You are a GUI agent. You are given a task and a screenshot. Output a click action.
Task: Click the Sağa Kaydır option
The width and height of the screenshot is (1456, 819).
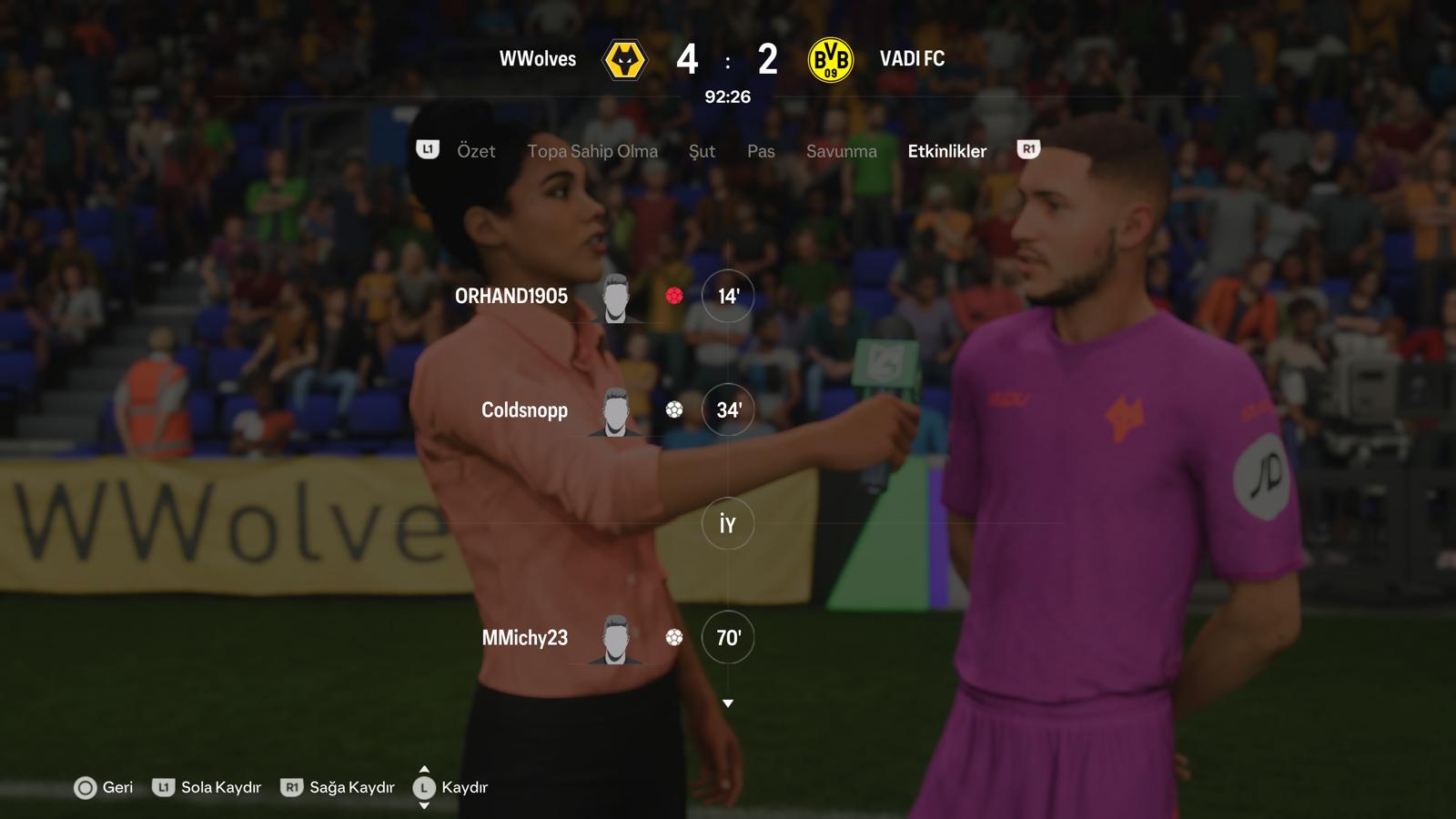coord(339,787)
